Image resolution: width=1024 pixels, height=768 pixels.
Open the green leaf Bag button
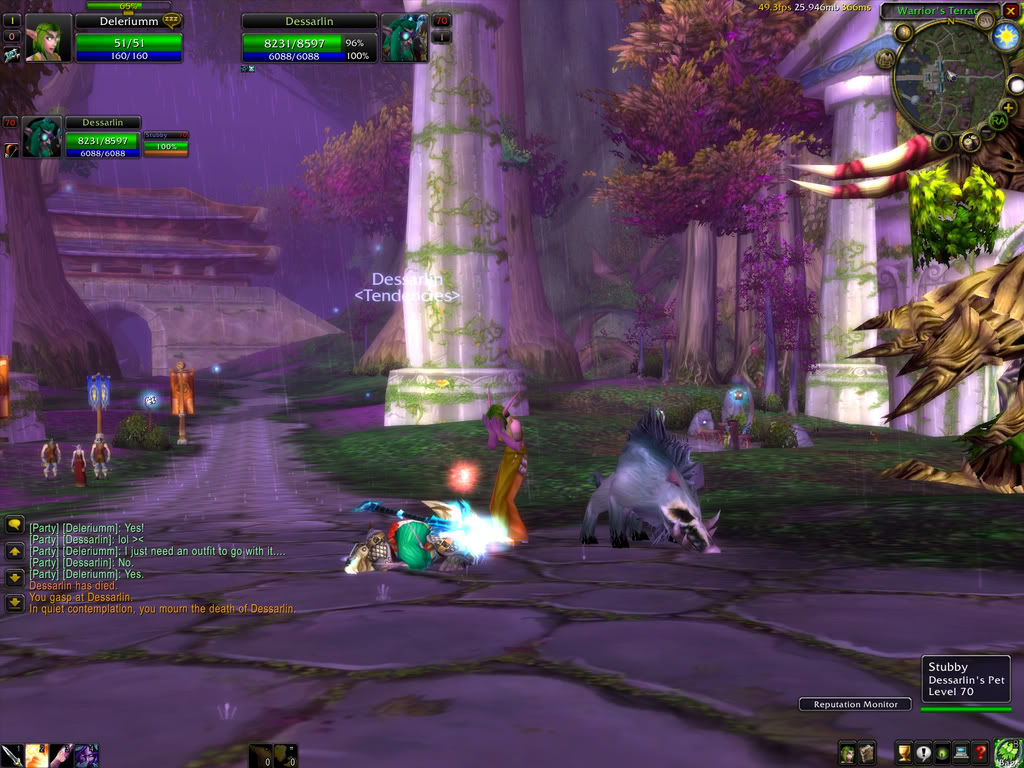pos(1006,752)
